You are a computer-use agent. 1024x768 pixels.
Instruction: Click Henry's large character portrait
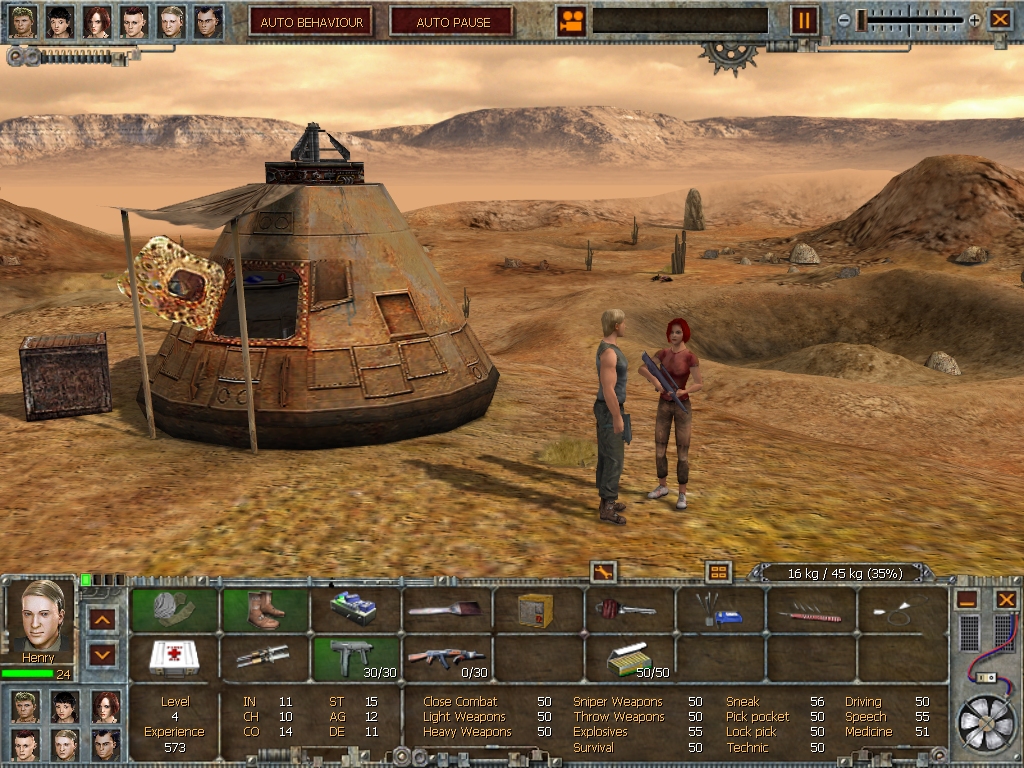(41, 616)
